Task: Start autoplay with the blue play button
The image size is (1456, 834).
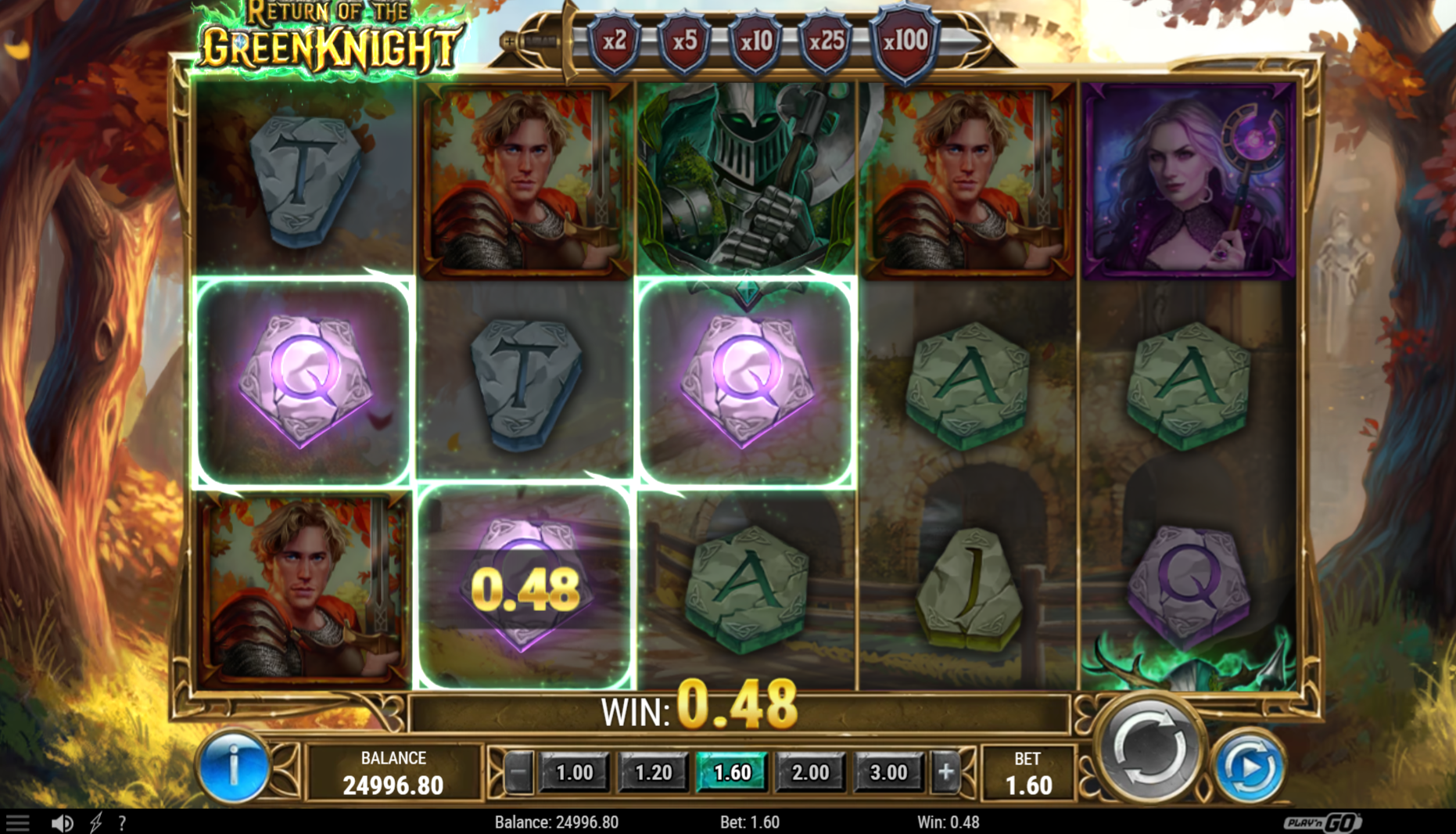Action: point(1249,768)
